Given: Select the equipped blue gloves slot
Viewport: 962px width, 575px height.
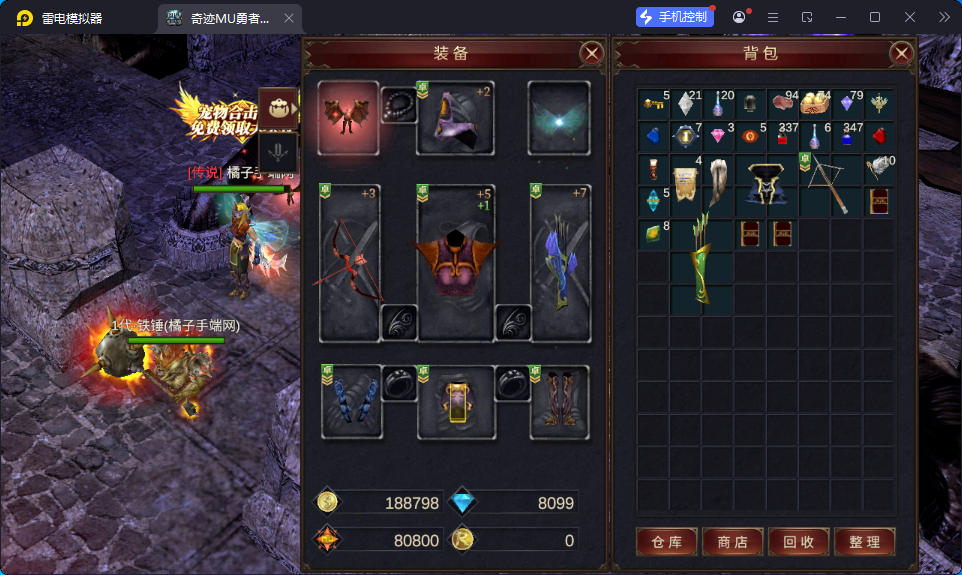Looking at the screenshot, I should pos(349,402).
